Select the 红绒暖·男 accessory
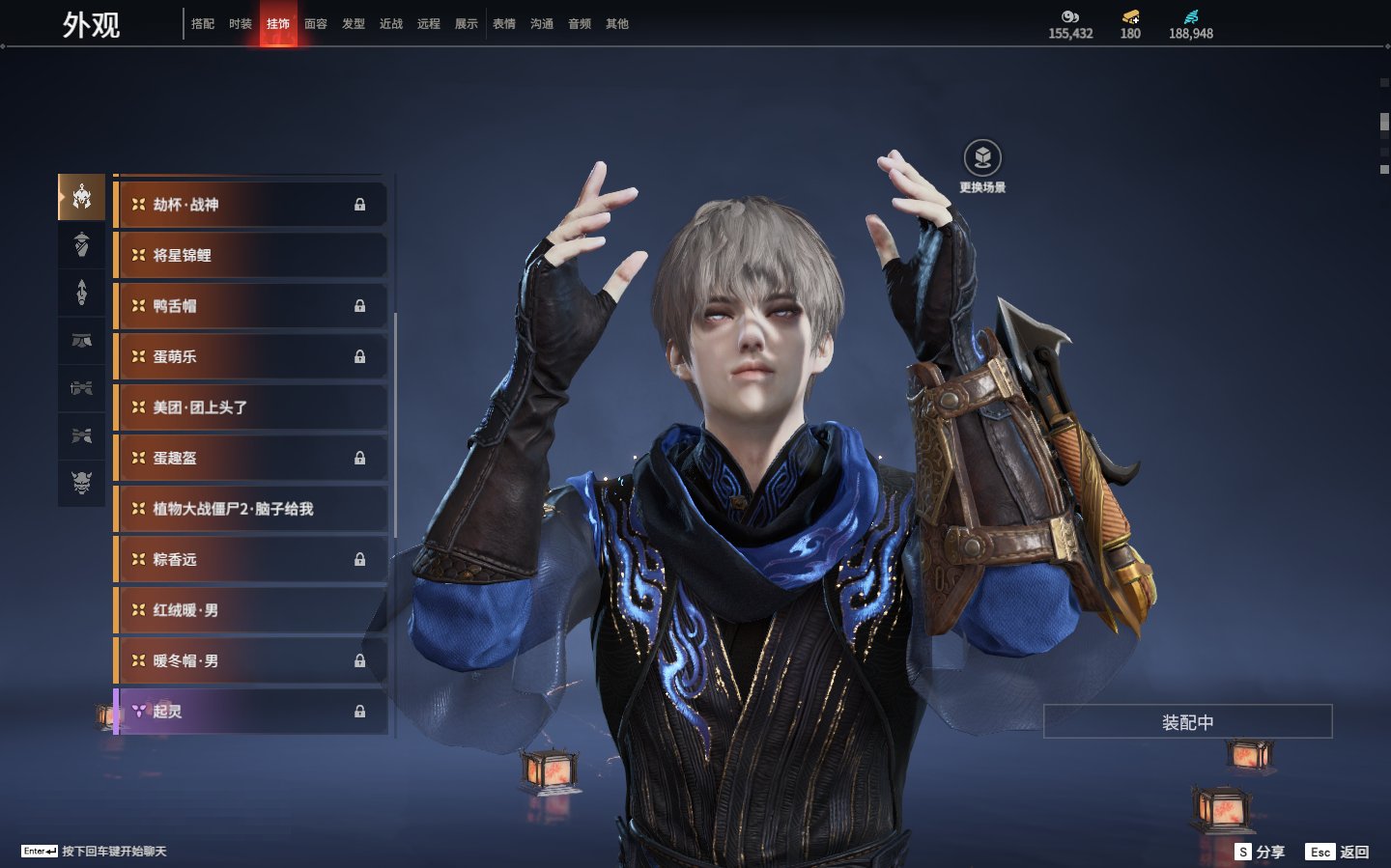Screen dimensions: 1391x868 pos(251,610)
